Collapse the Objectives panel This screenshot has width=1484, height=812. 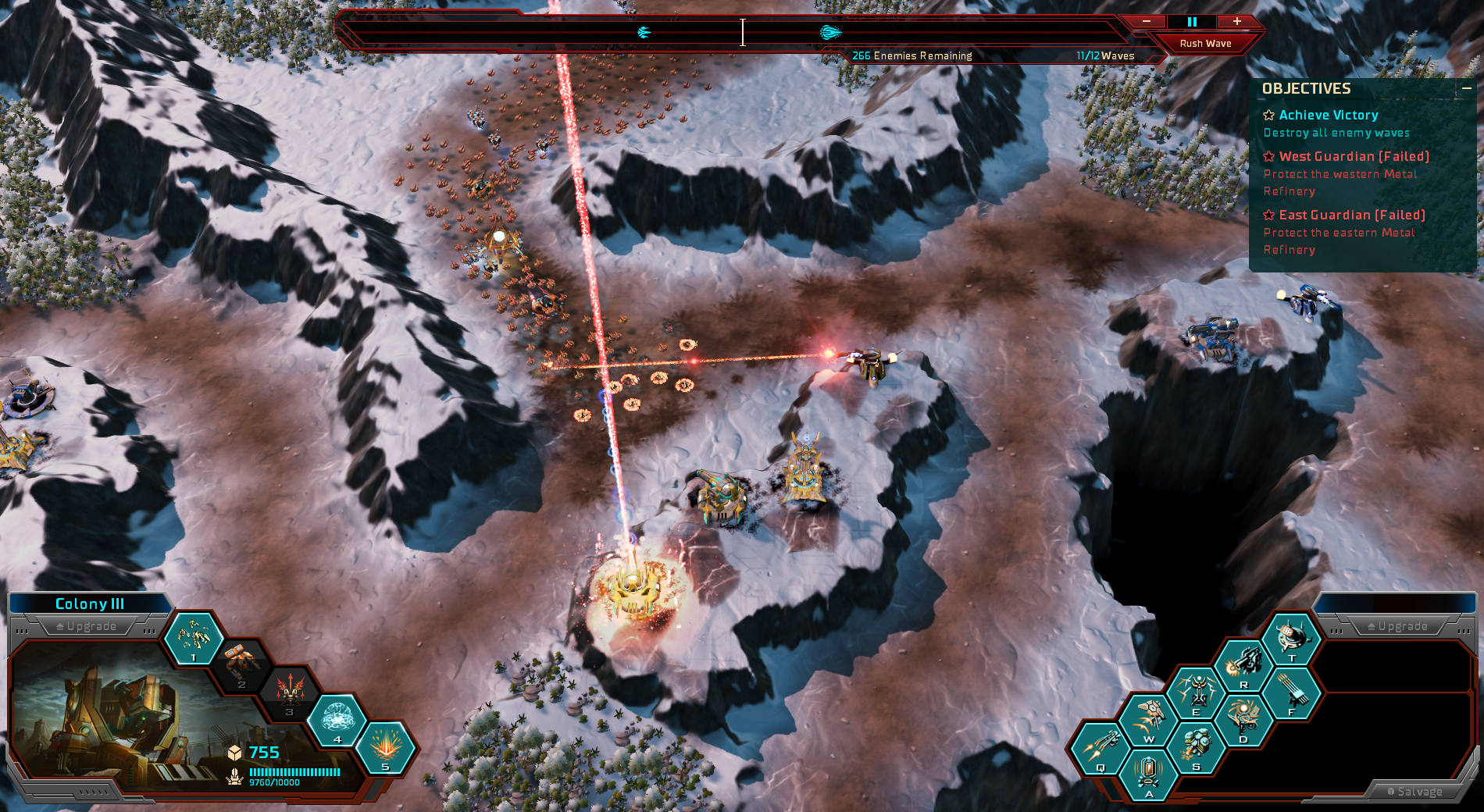point(1466,89)
